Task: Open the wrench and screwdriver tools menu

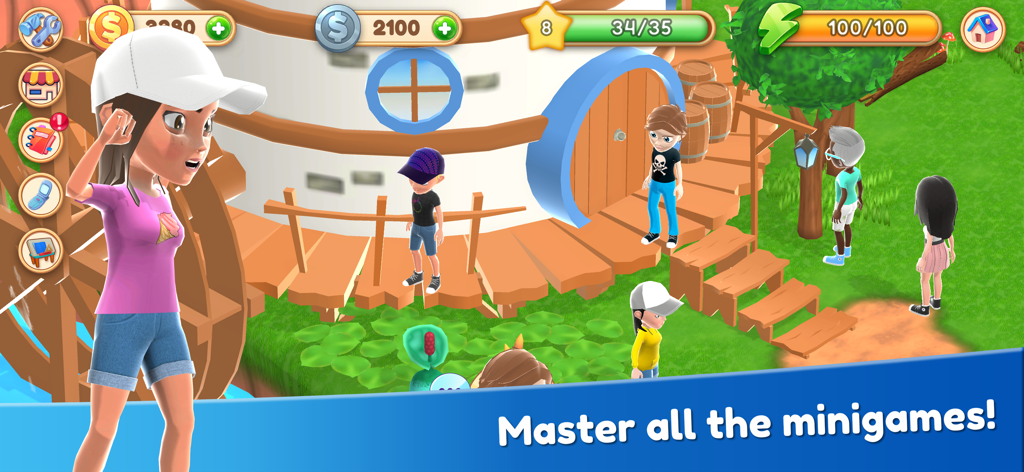Action: pyautogui.click(x=40, y=29)
